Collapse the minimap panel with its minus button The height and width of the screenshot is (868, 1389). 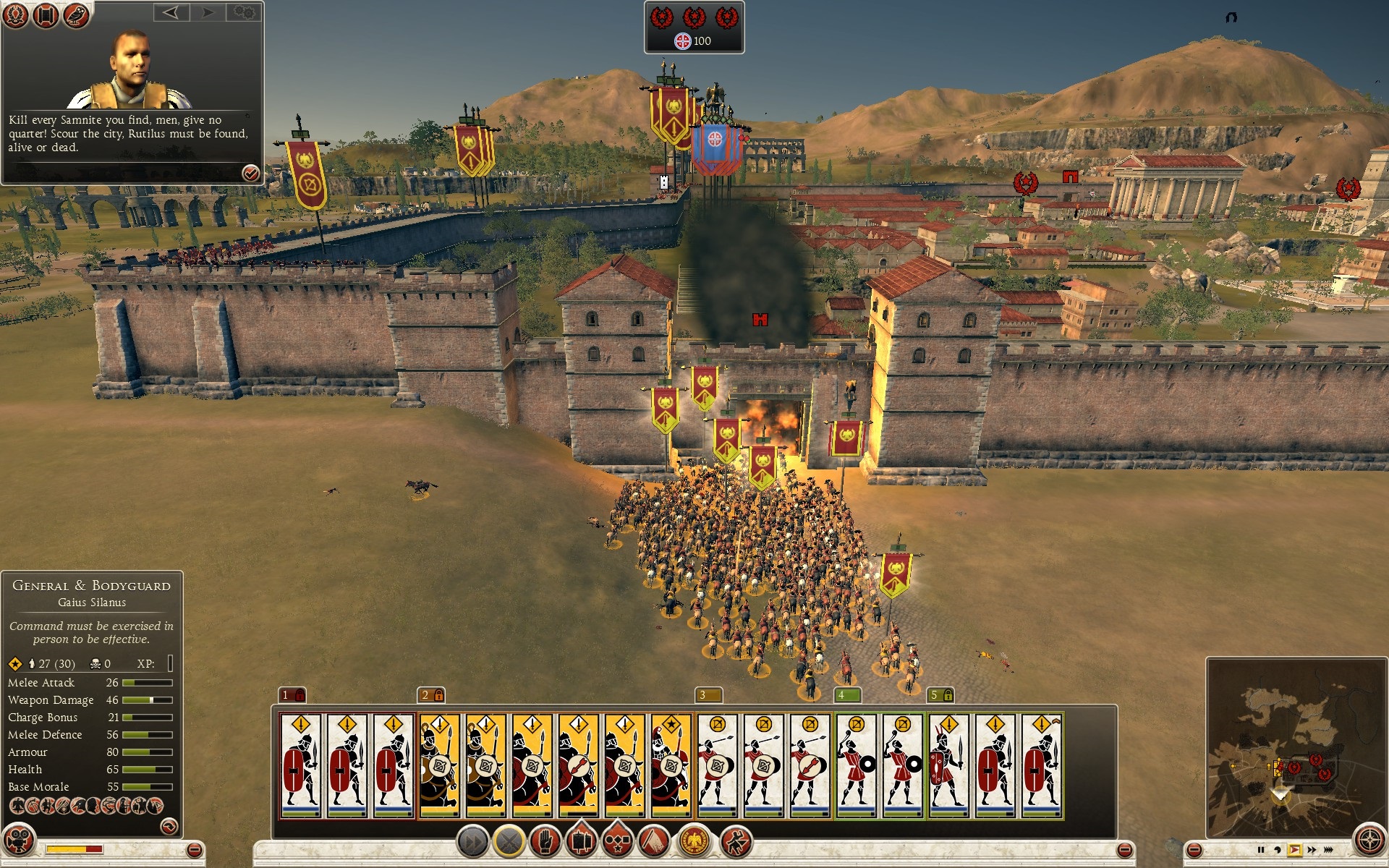tap(1194, 850)
